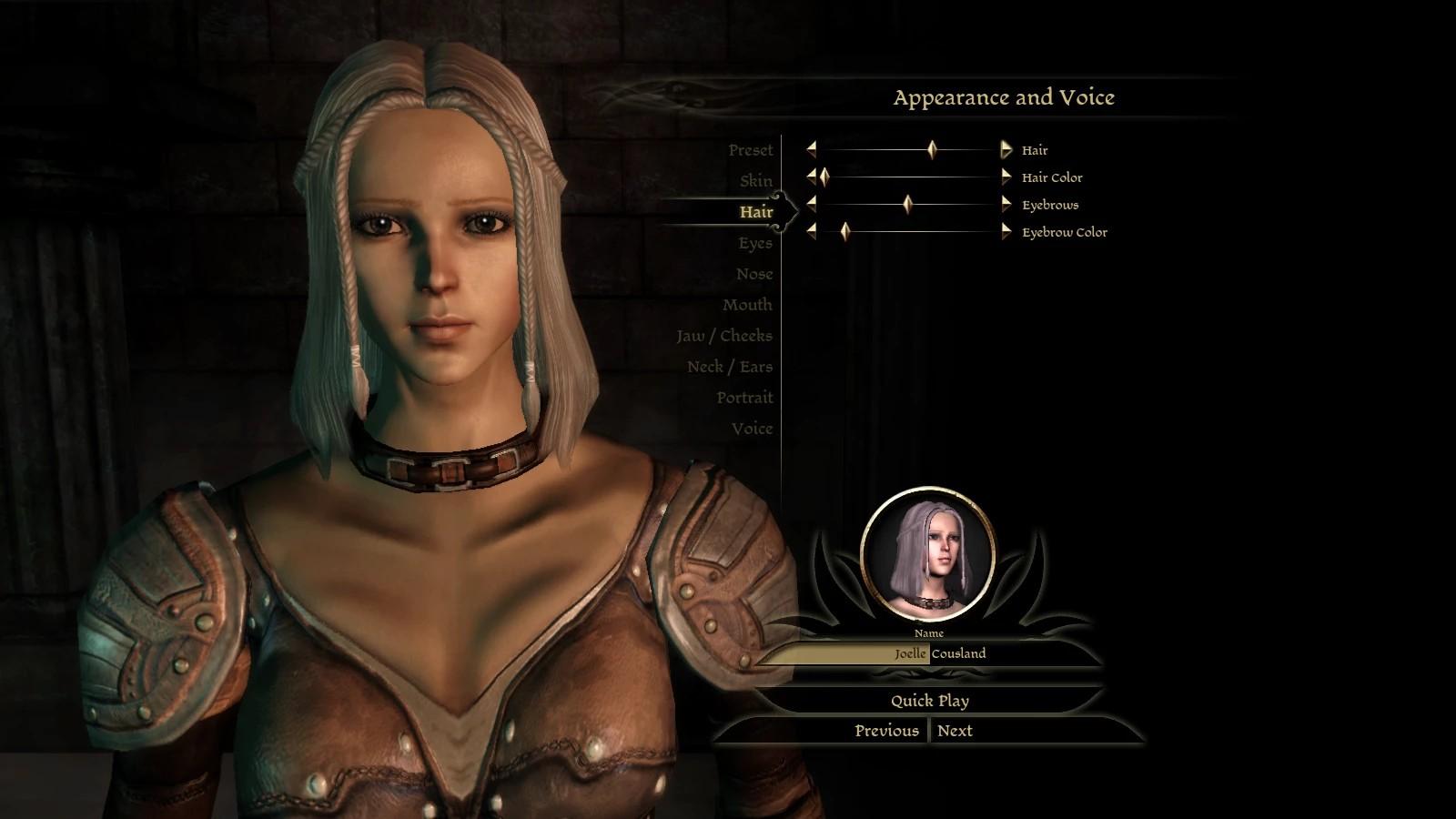Go back with the Previous button
The image size is (1456, 819).
click(886, 731)
